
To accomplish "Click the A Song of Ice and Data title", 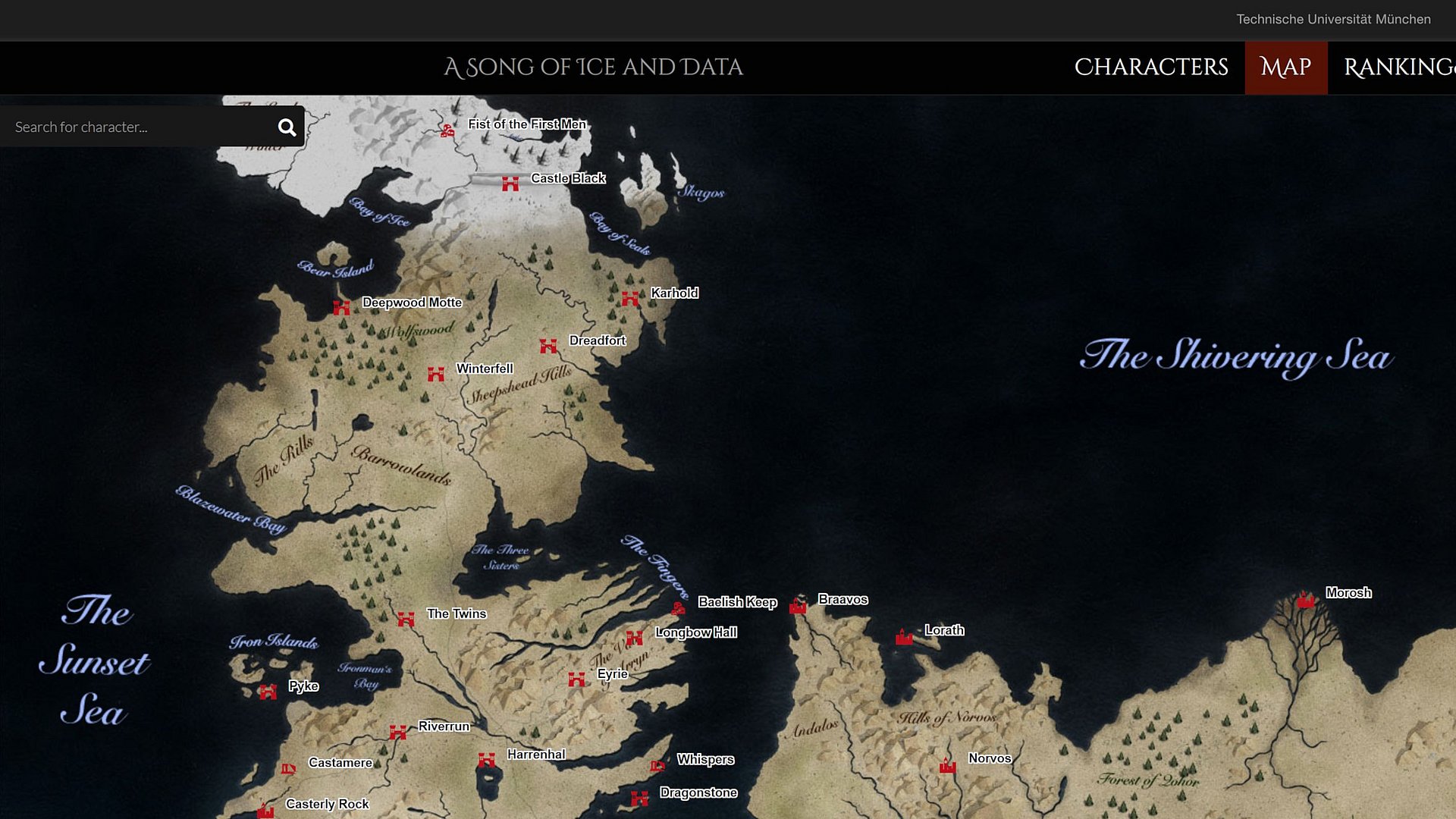I will point(594,67).
